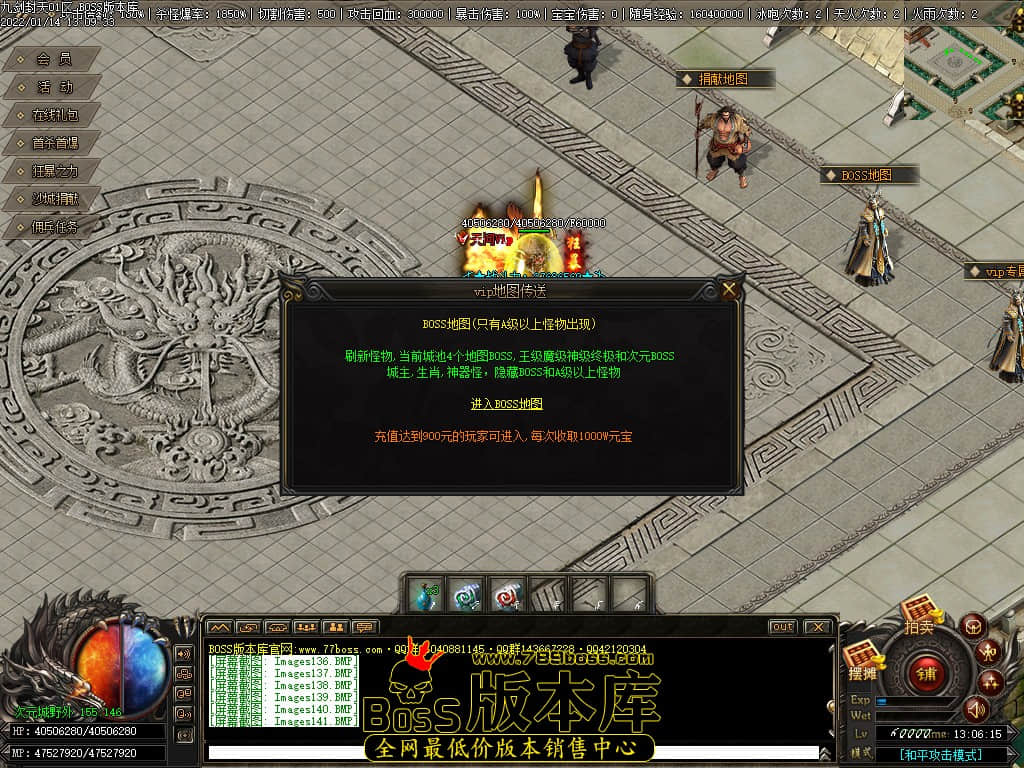1024x768 pixels.
Task: Open the 首杀首爆 menu entry
Action: [54, 144]
